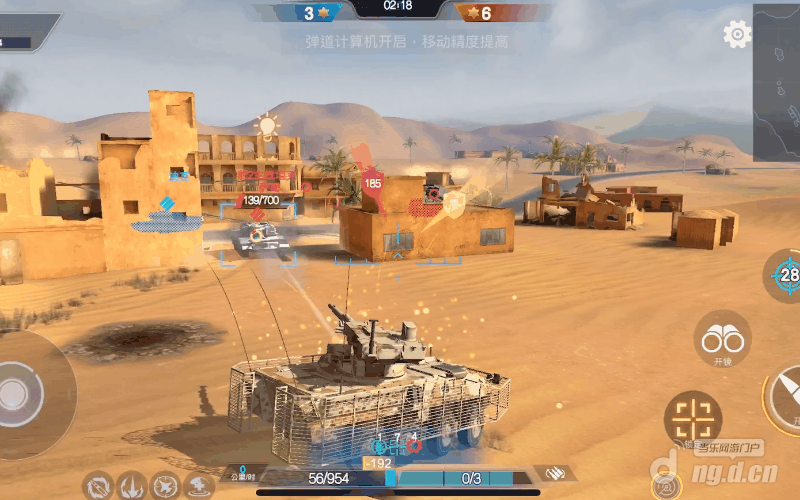Call the airstrike jet ability

pos(166,487)
